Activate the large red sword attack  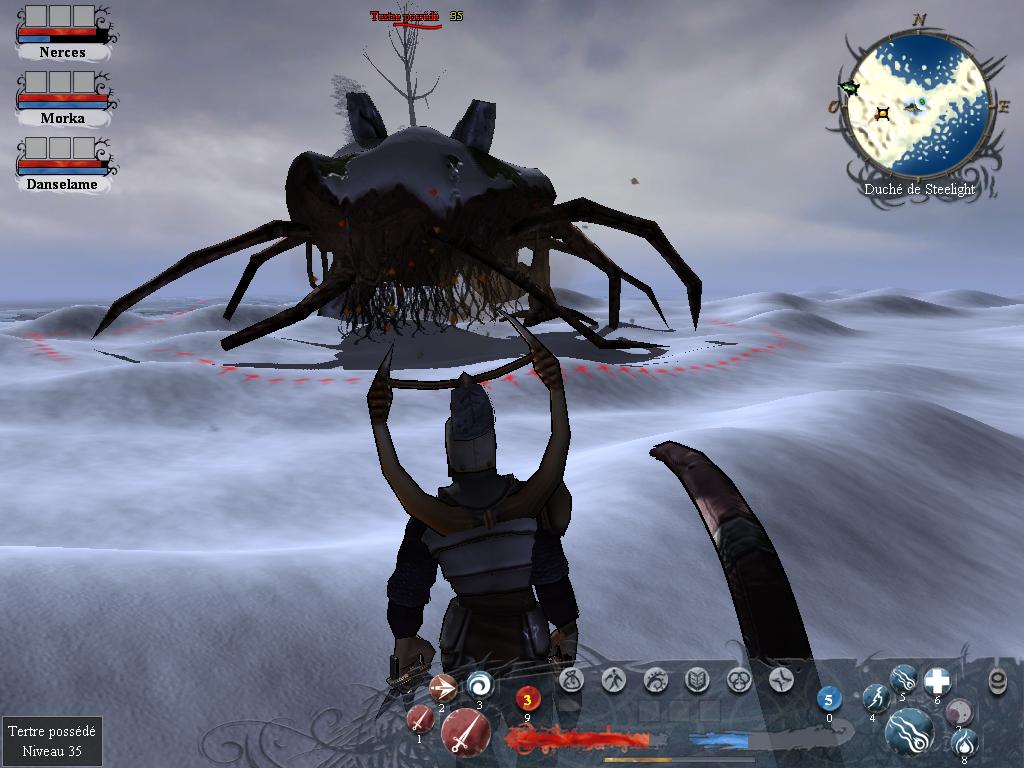pyautogui.click(x=465, y=735)
